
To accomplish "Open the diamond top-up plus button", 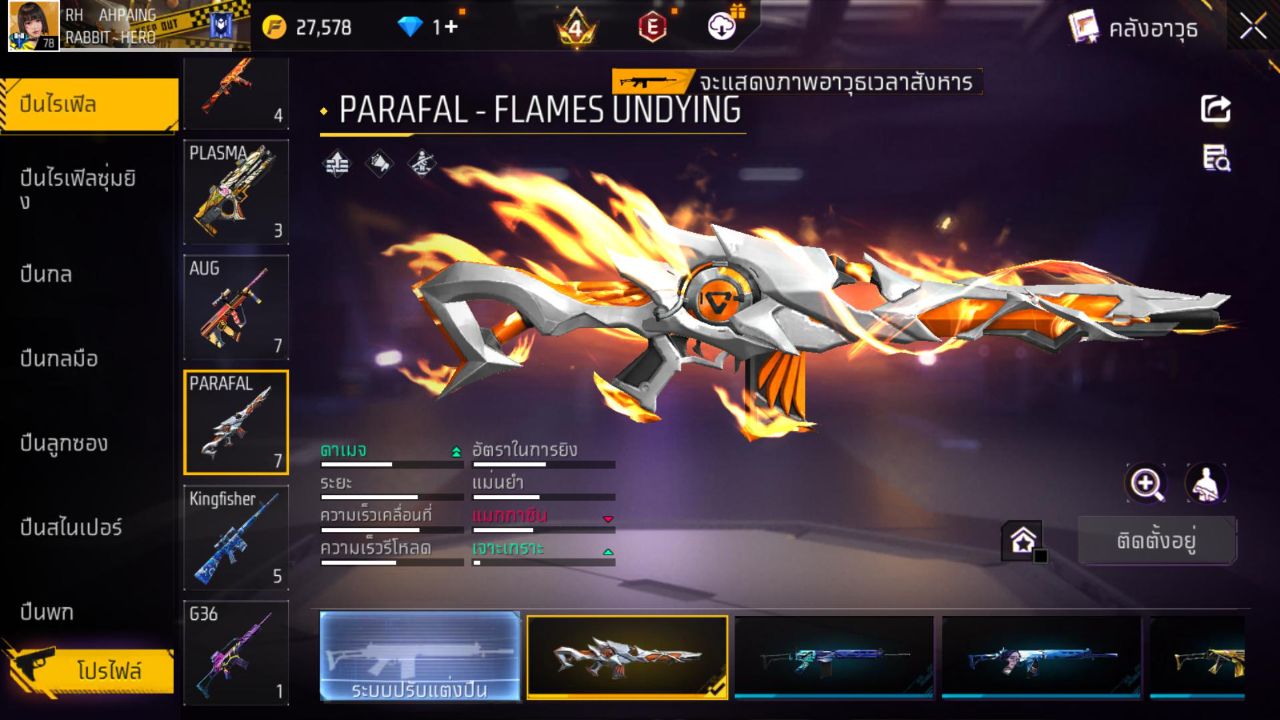I will (x=451, y=27).
